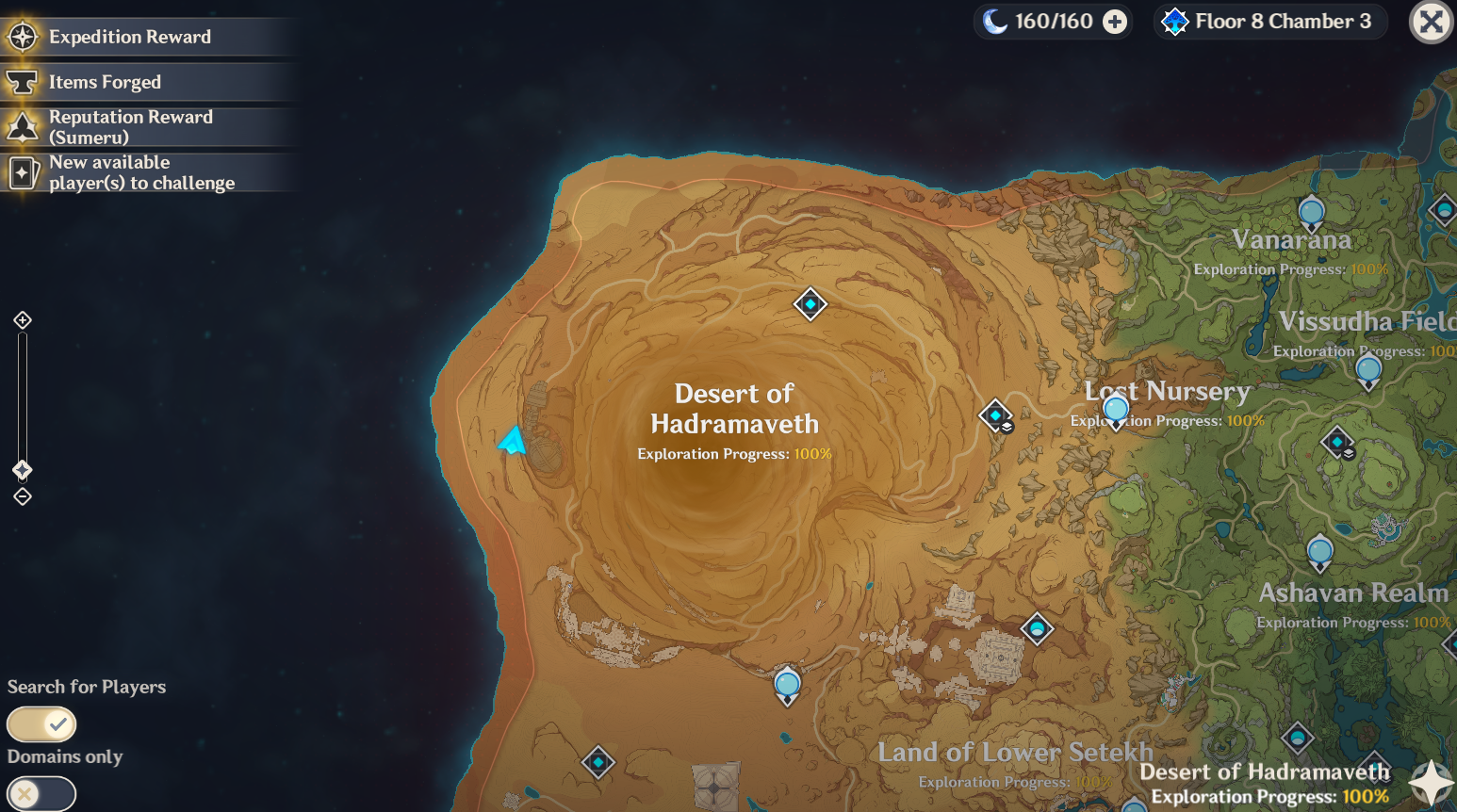Select the Statue of the Seven near Vanarana
Screen dimensions: 1457x812
click(1311, 213)
